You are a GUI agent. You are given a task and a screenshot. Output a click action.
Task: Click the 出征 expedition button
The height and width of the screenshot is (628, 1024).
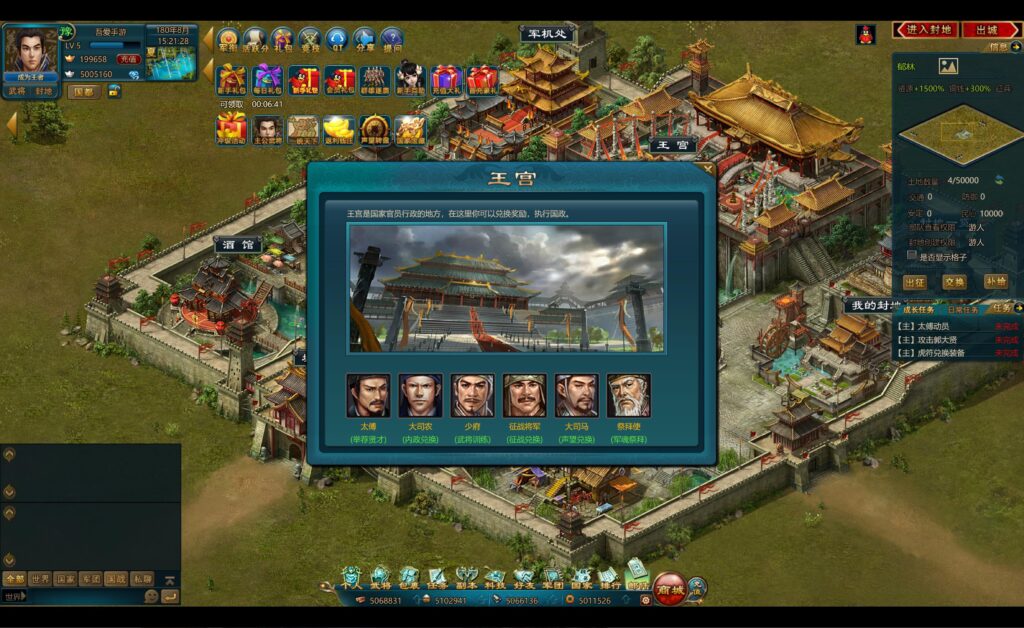point(914,282)
